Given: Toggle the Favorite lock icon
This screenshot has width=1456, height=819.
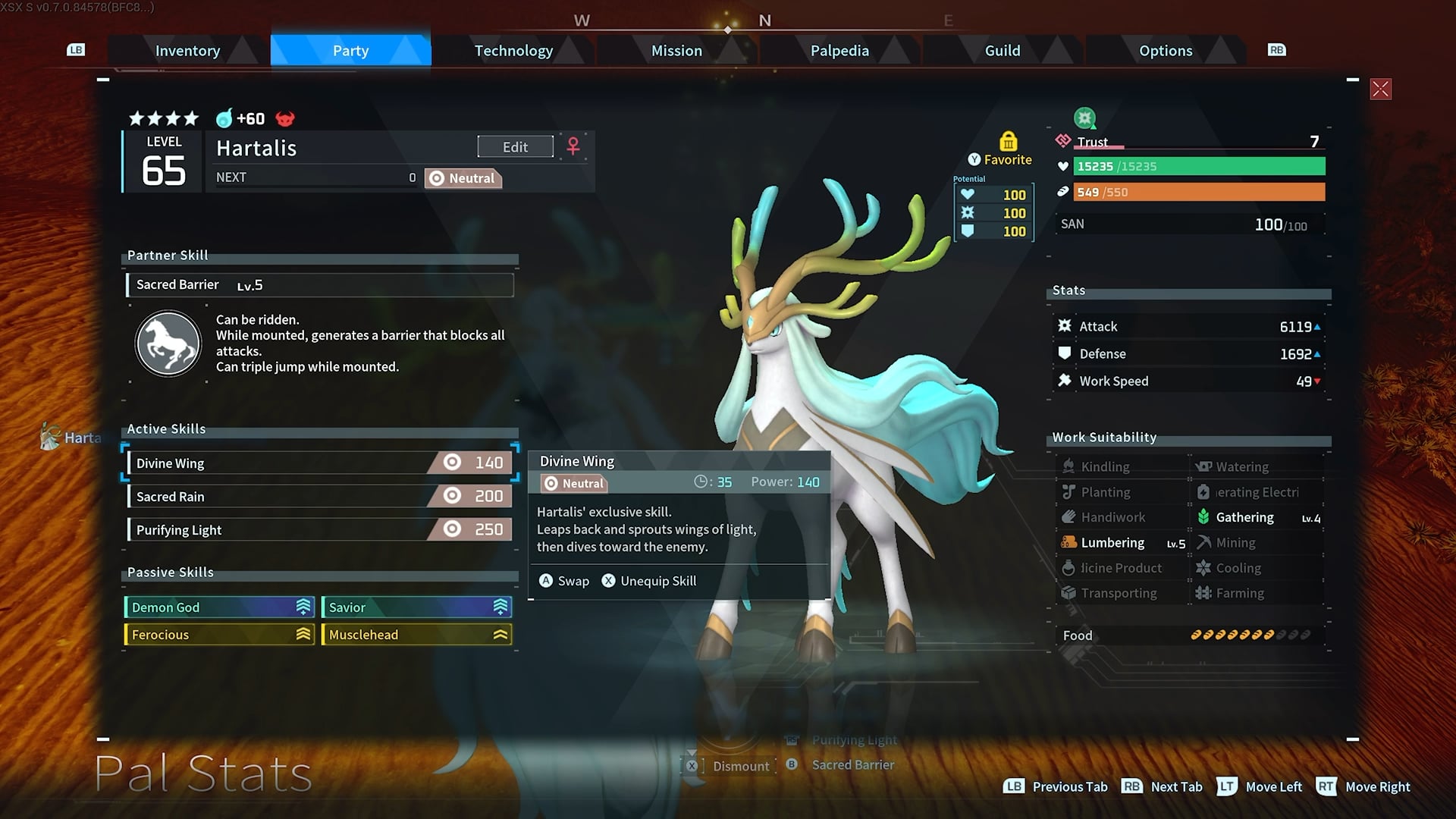Looking at the screenshot, I should pos(1008,142).
